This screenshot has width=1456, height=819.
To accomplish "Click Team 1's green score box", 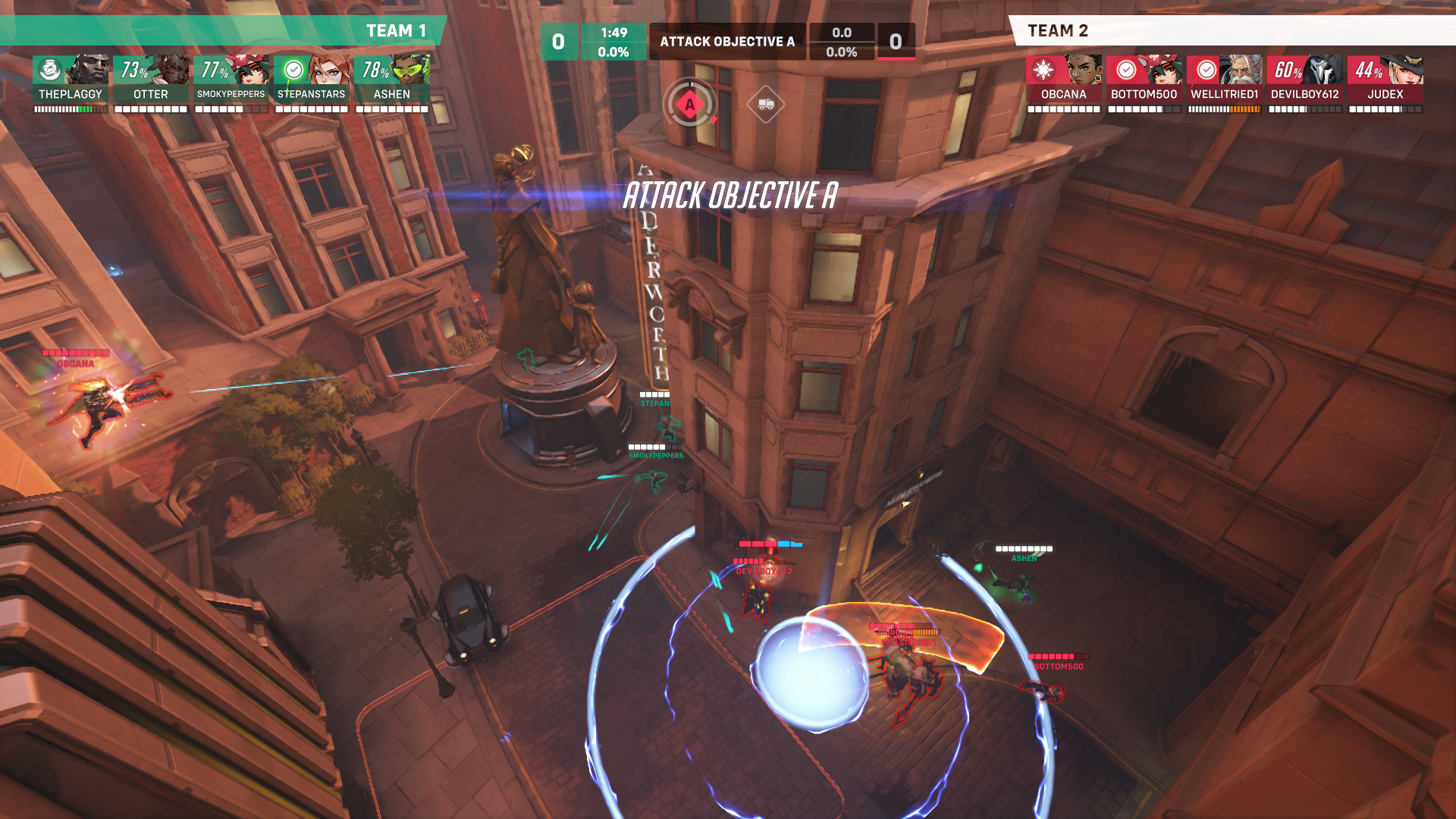I will [560, 42].
